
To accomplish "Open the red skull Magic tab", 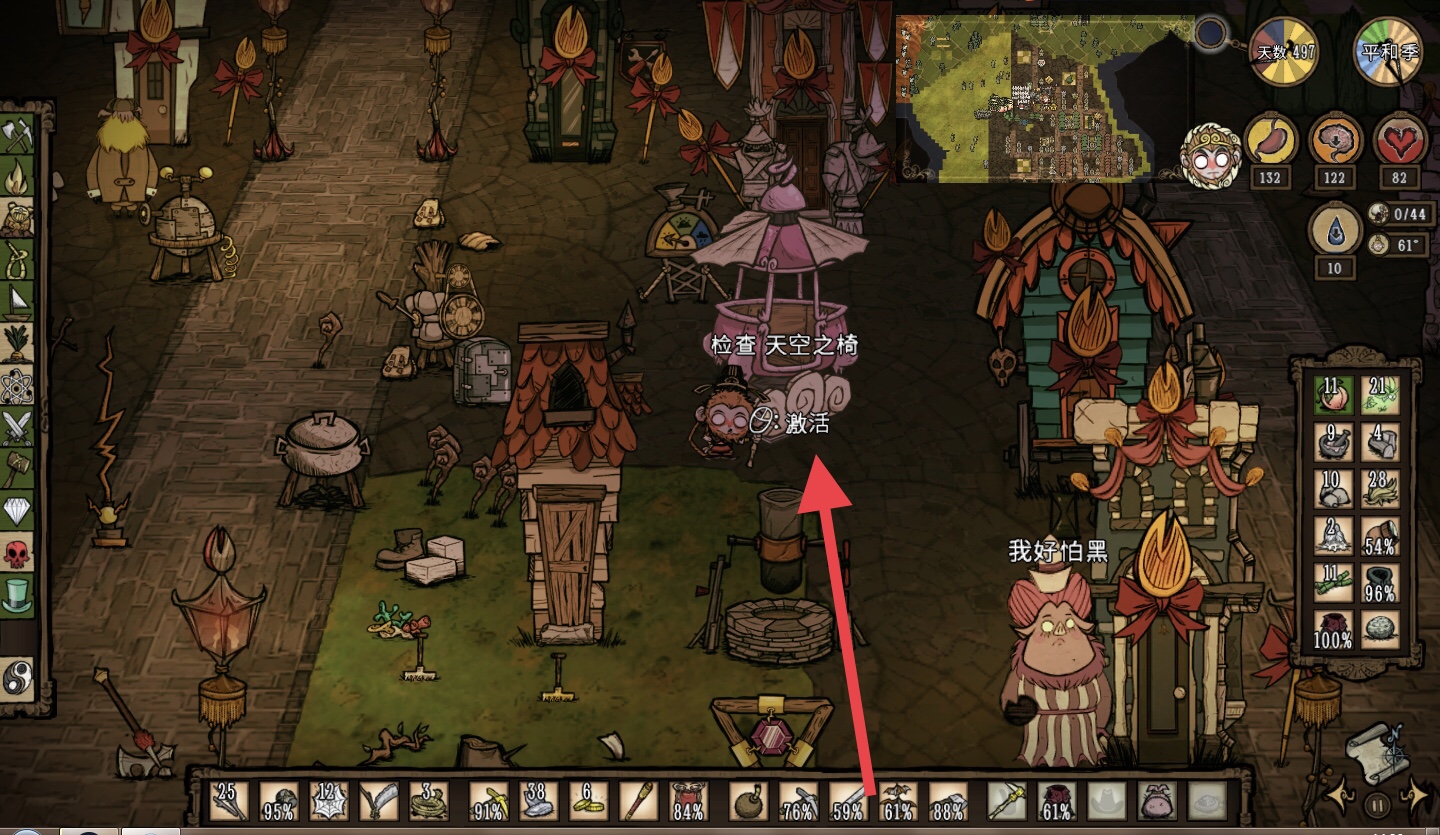I will pos(18,552).
